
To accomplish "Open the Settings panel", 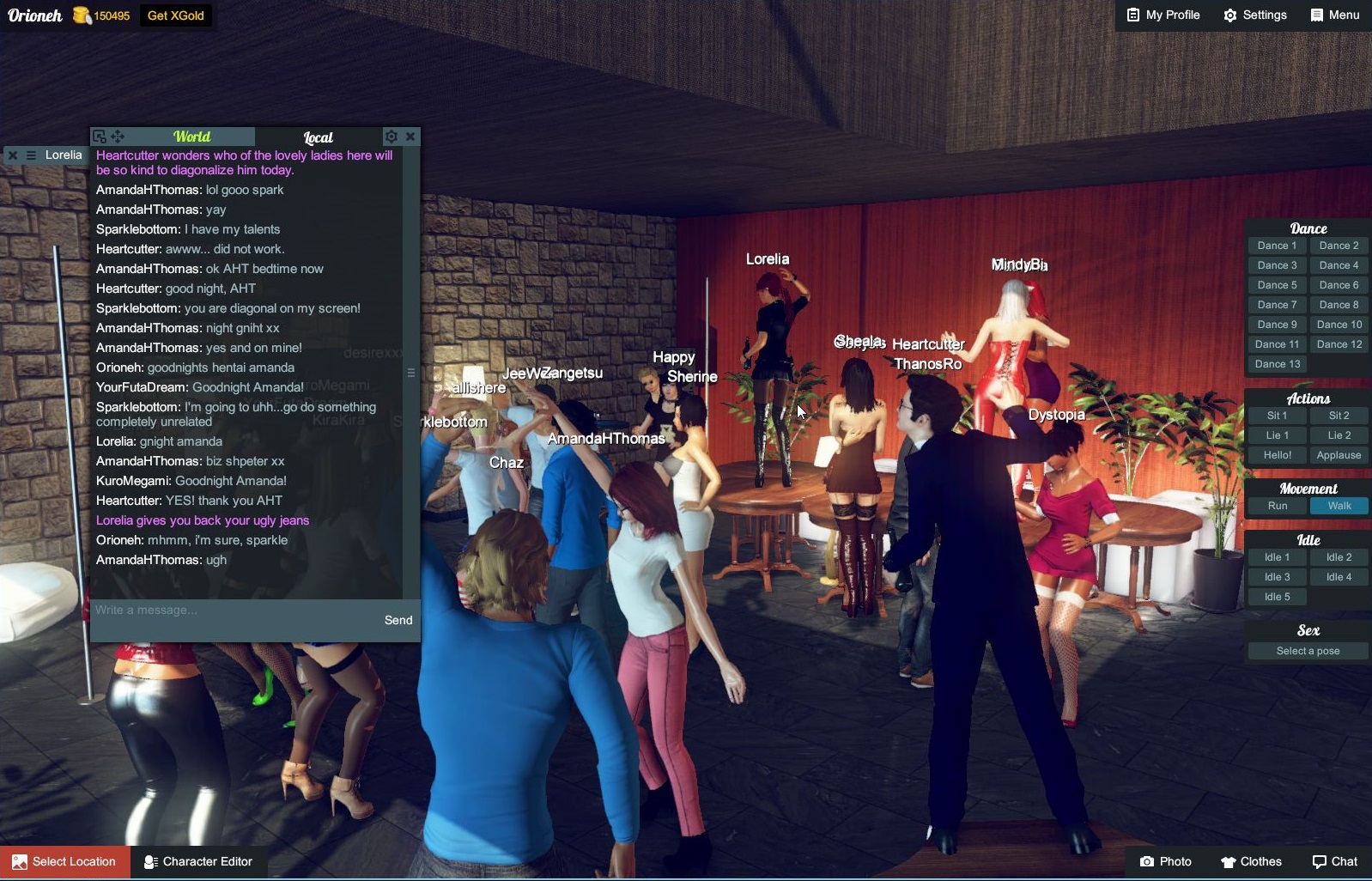I will coord(1255,15).
